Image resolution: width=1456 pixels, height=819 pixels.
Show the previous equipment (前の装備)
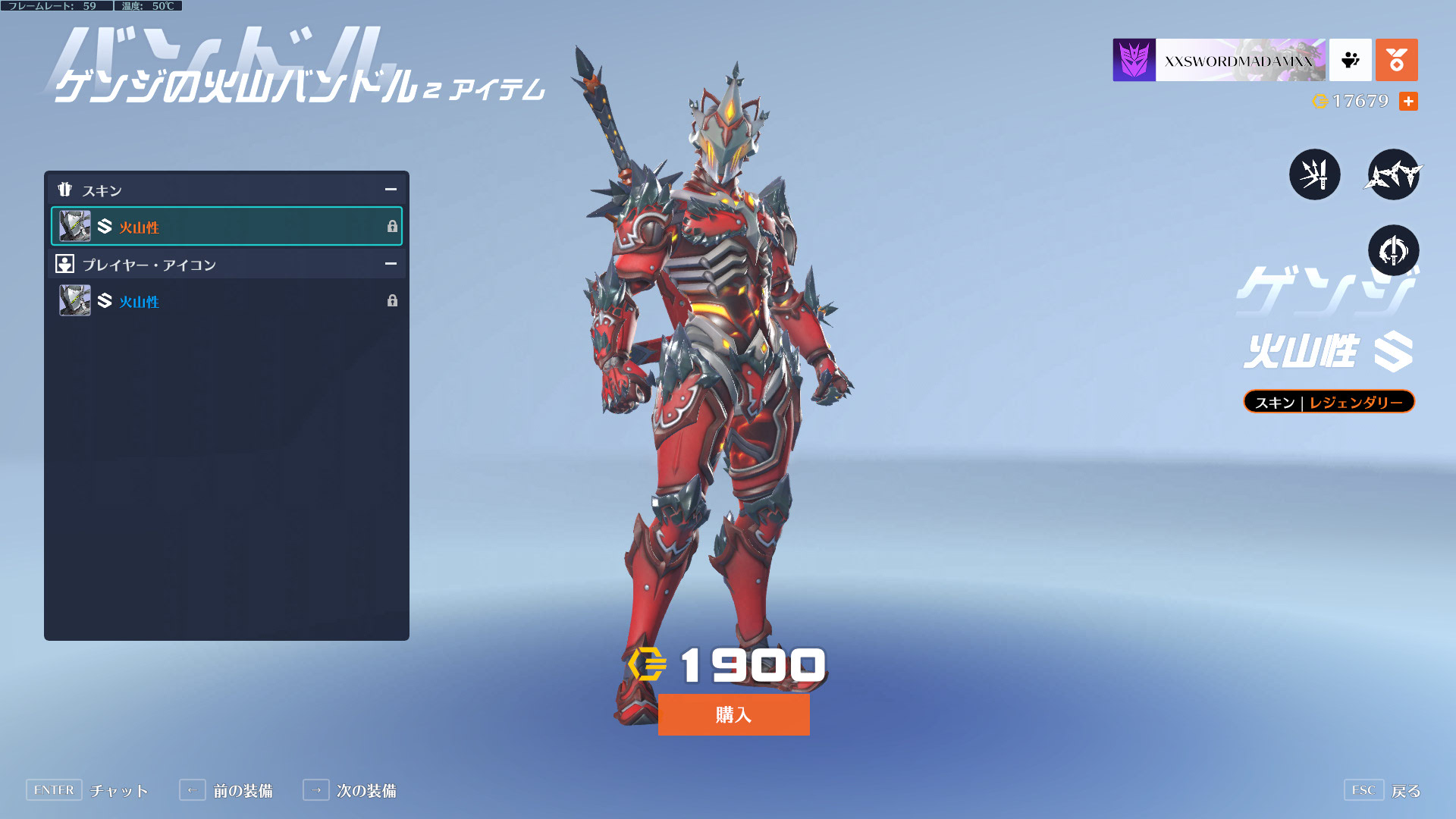click(x=226, y=790)
